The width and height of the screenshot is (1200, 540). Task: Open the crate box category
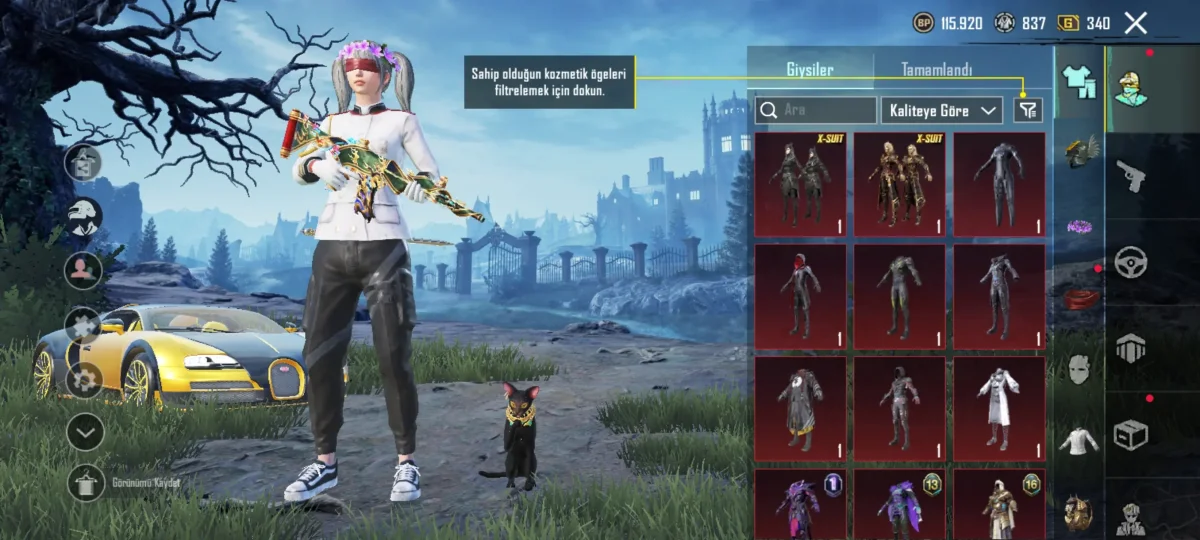pos(1131,434)
